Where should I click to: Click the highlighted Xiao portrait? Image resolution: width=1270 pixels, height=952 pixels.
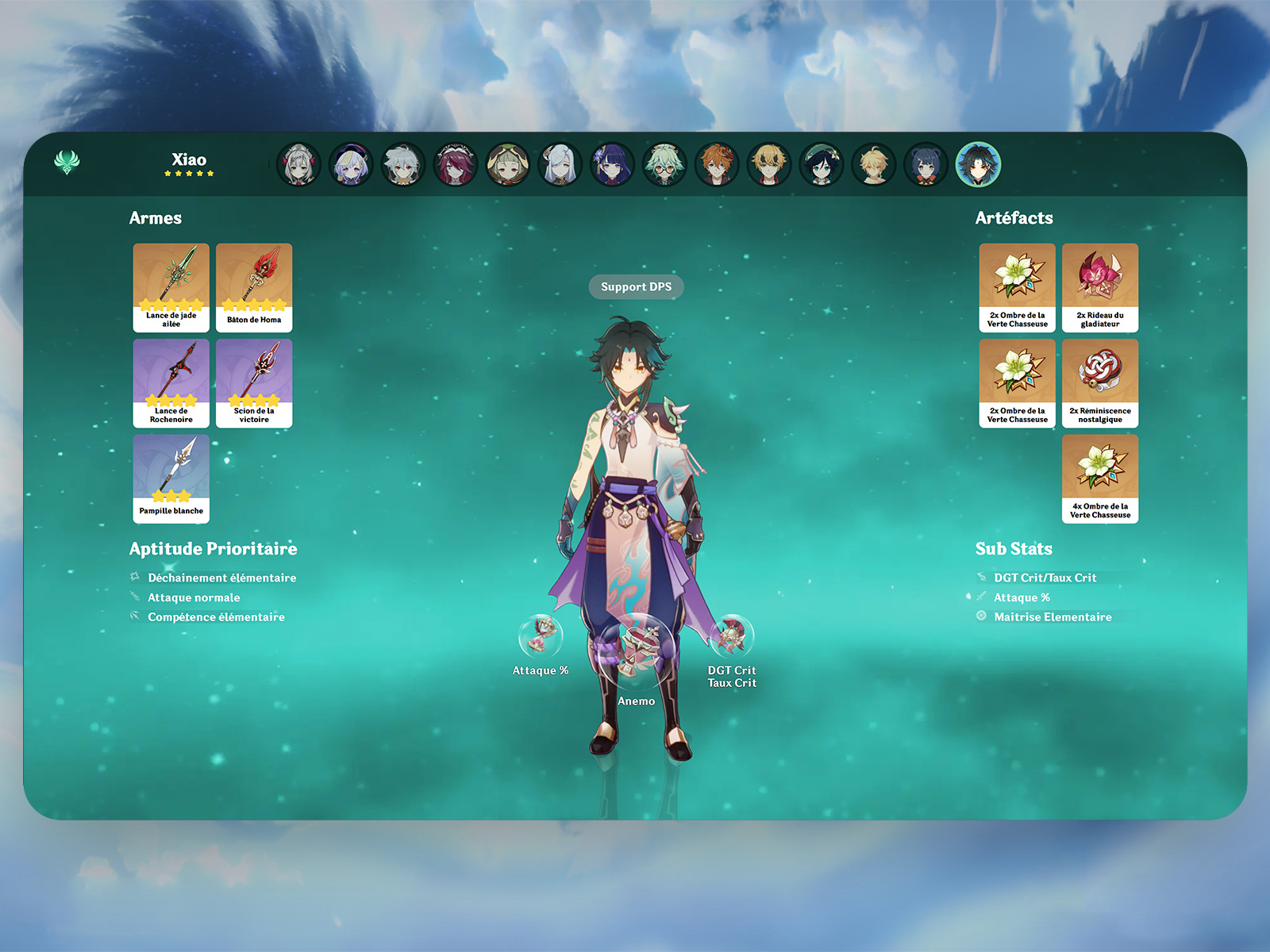978,165
